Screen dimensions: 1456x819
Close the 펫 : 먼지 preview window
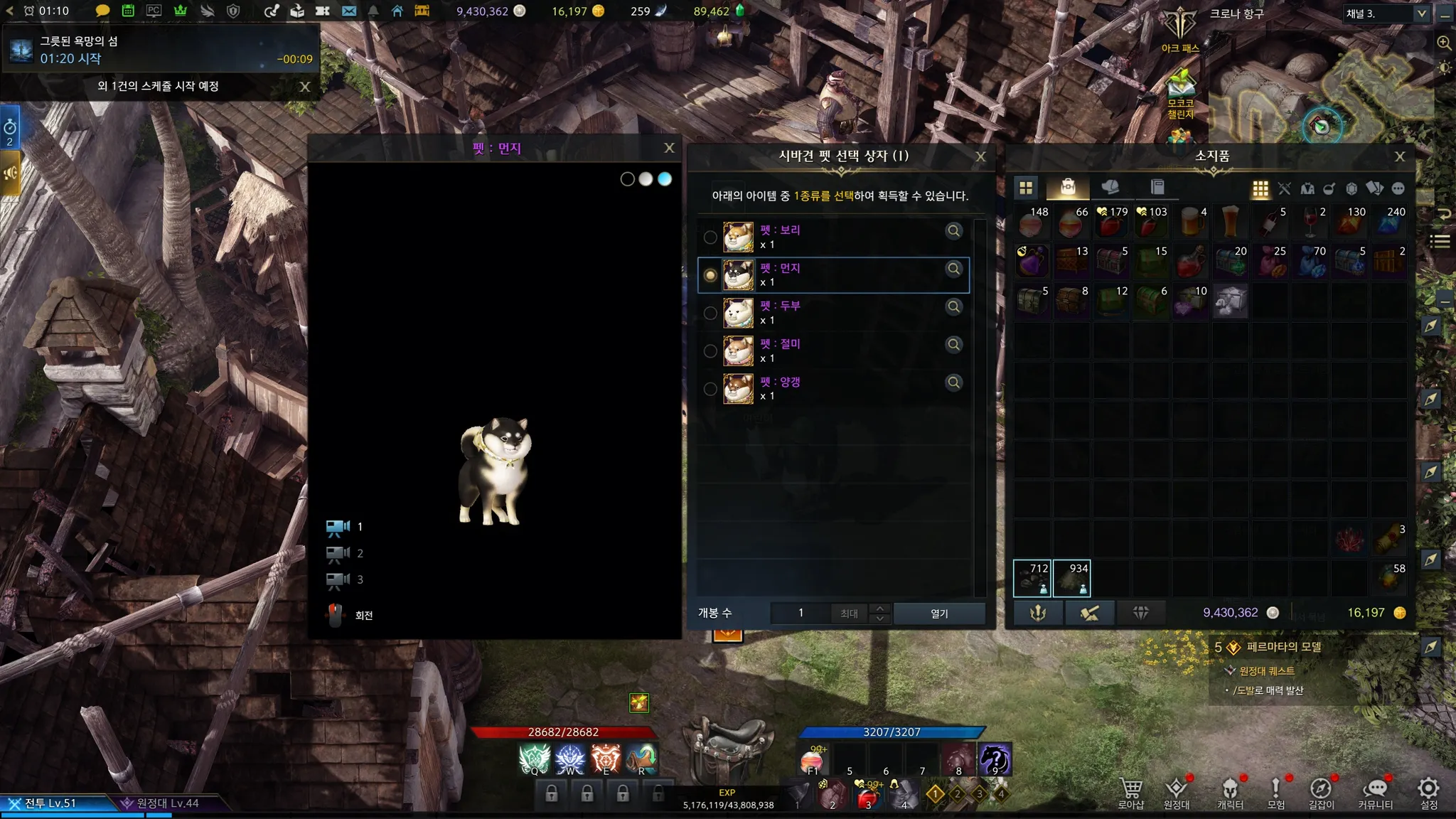pos(669,148)
